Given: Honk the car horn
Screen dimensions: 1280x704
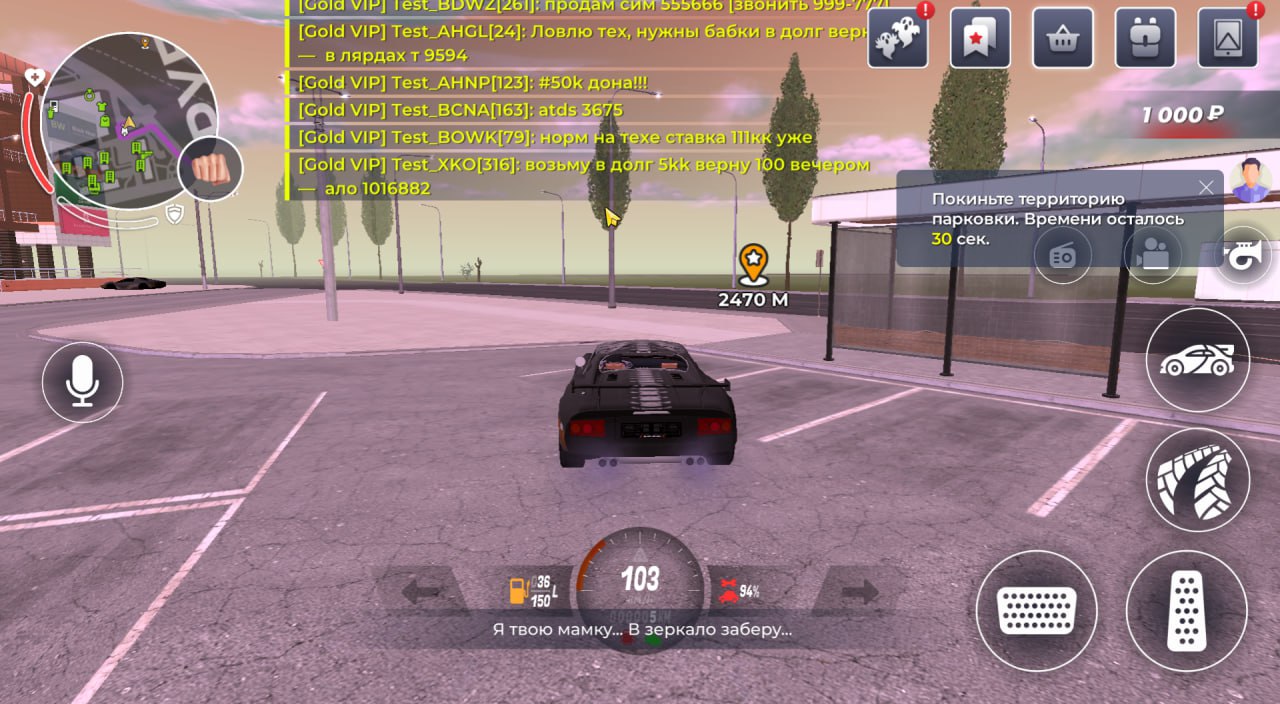Looking at the screenshot, I should 1243,255.
